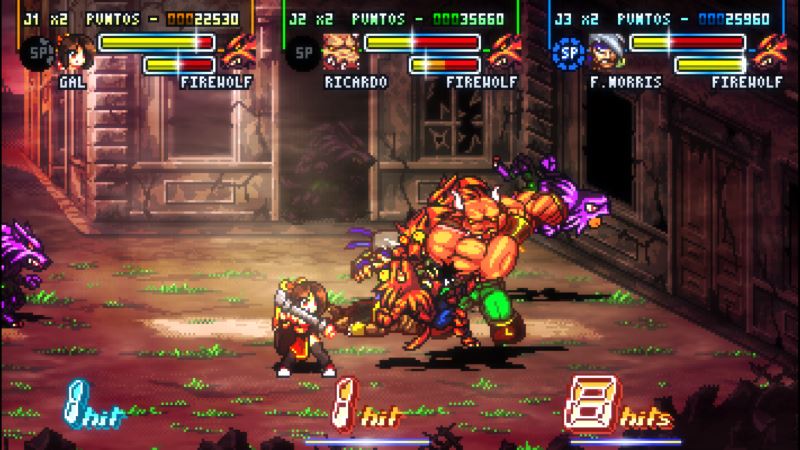
Task: Click the Firewolf icon in Ricardo's panel
Action: [505, 50]
